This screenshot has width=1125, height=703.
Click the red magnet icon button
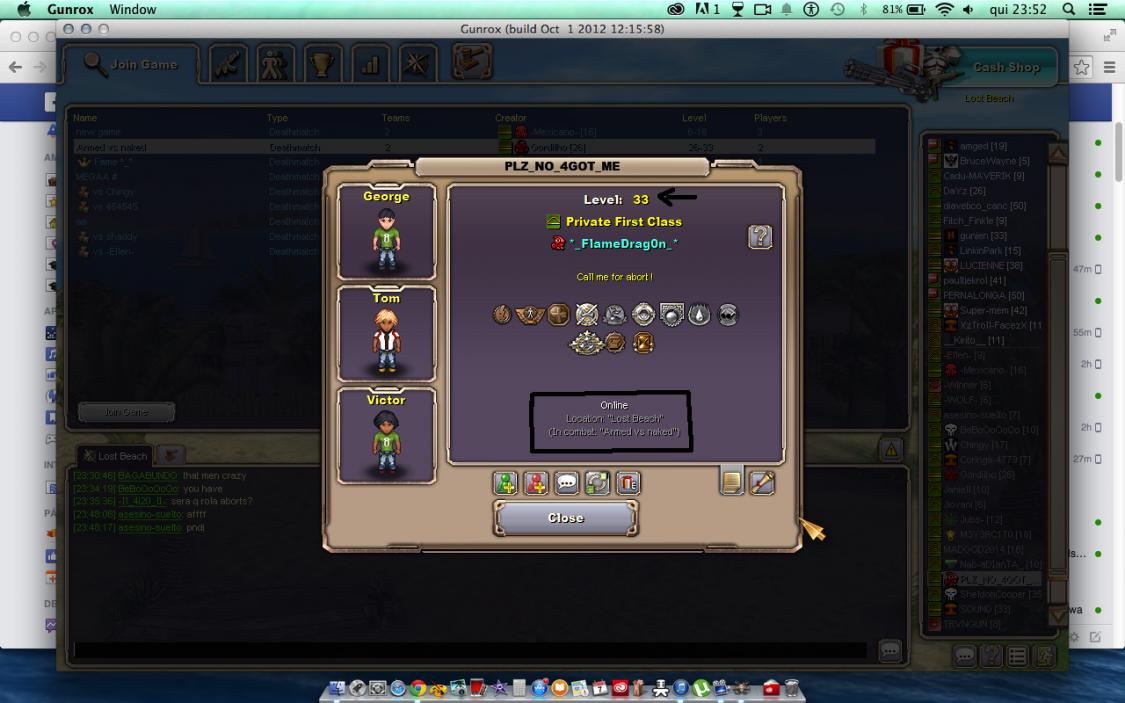click(627, 484)
